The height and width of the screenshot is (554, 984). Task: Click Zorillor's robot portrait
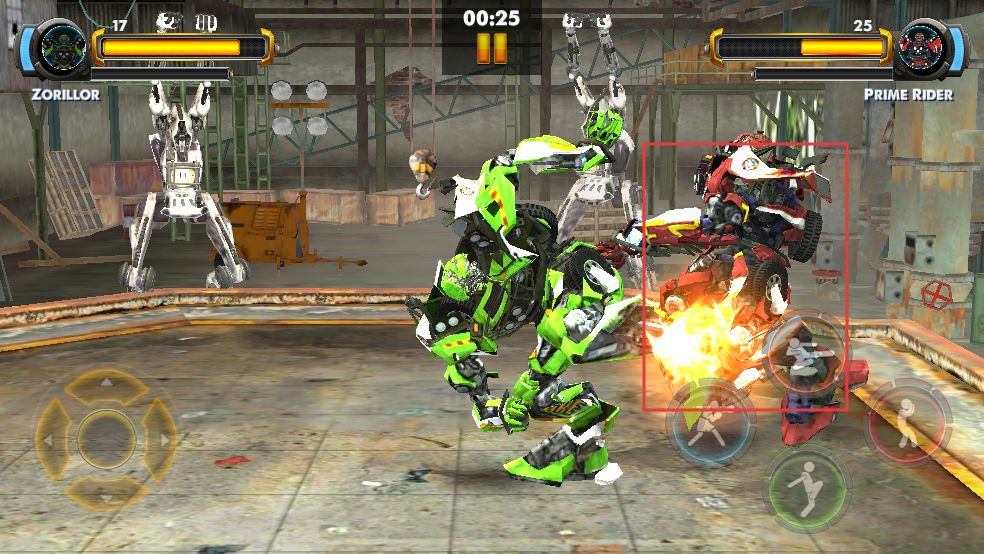(55, 48)
